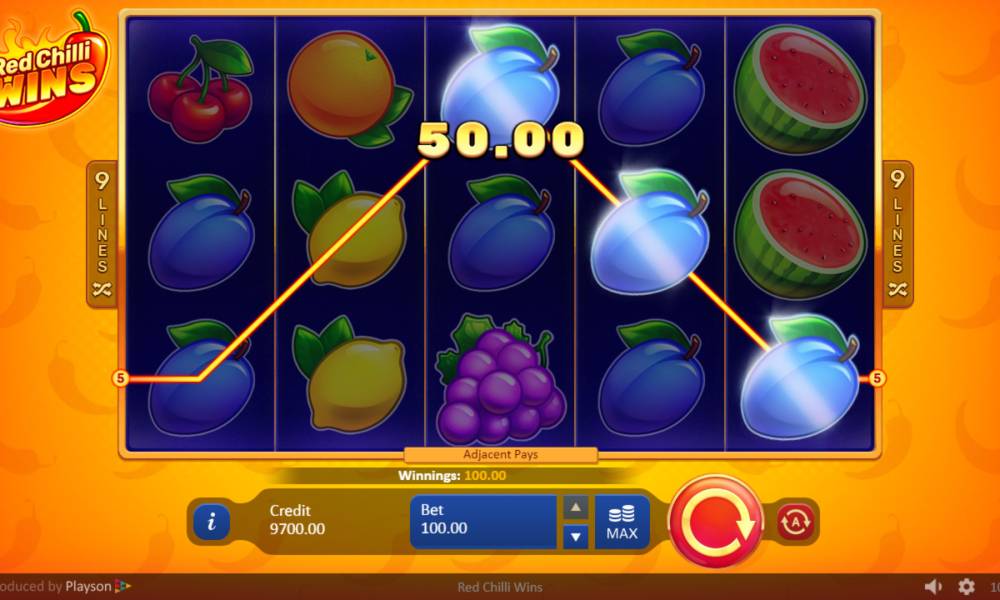
Task: Click the right 9 Lines panel
Action: (897, 234)
